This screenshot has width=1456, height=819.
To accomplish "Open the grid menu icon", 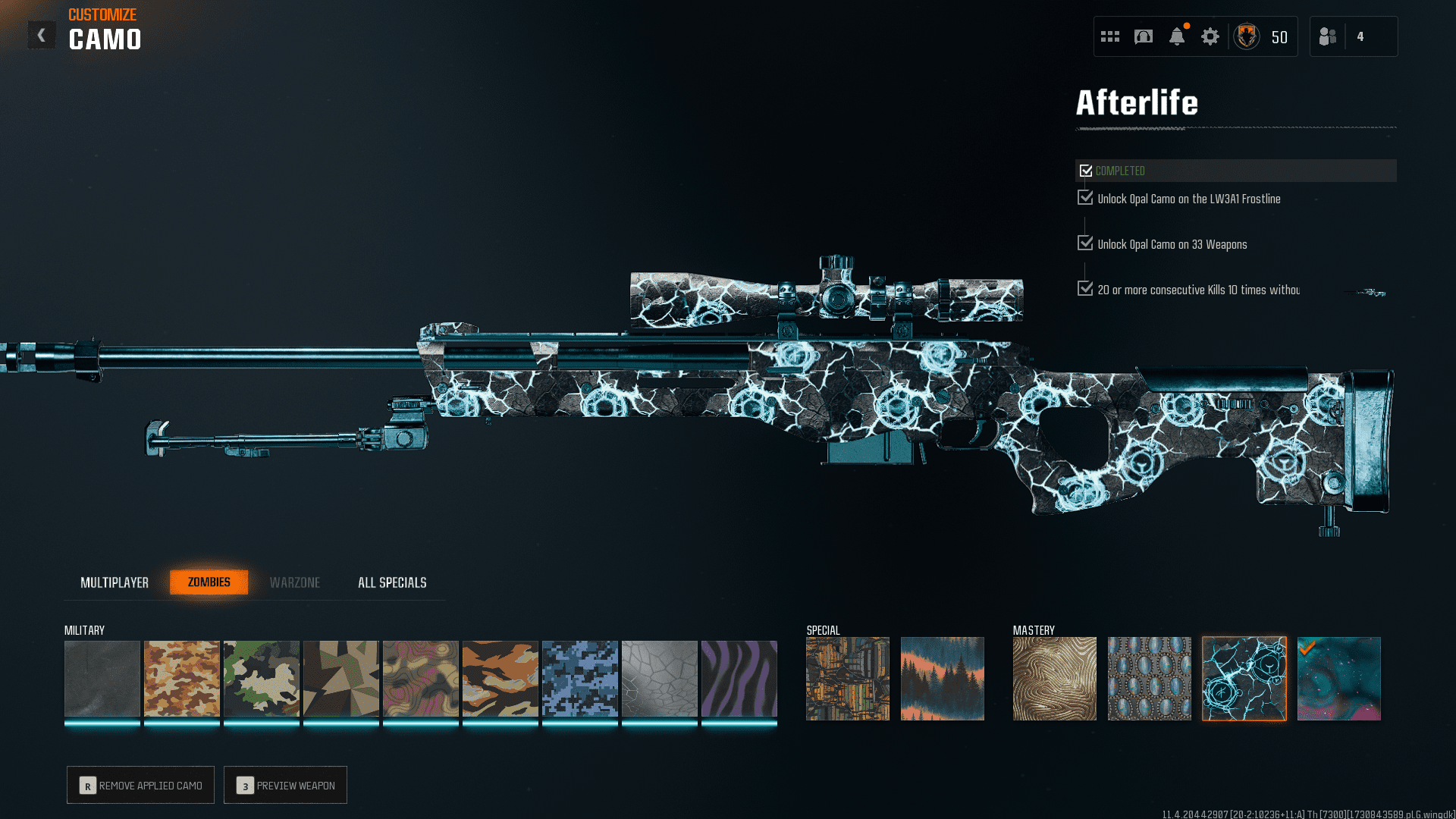I will tap(1110, 36).
